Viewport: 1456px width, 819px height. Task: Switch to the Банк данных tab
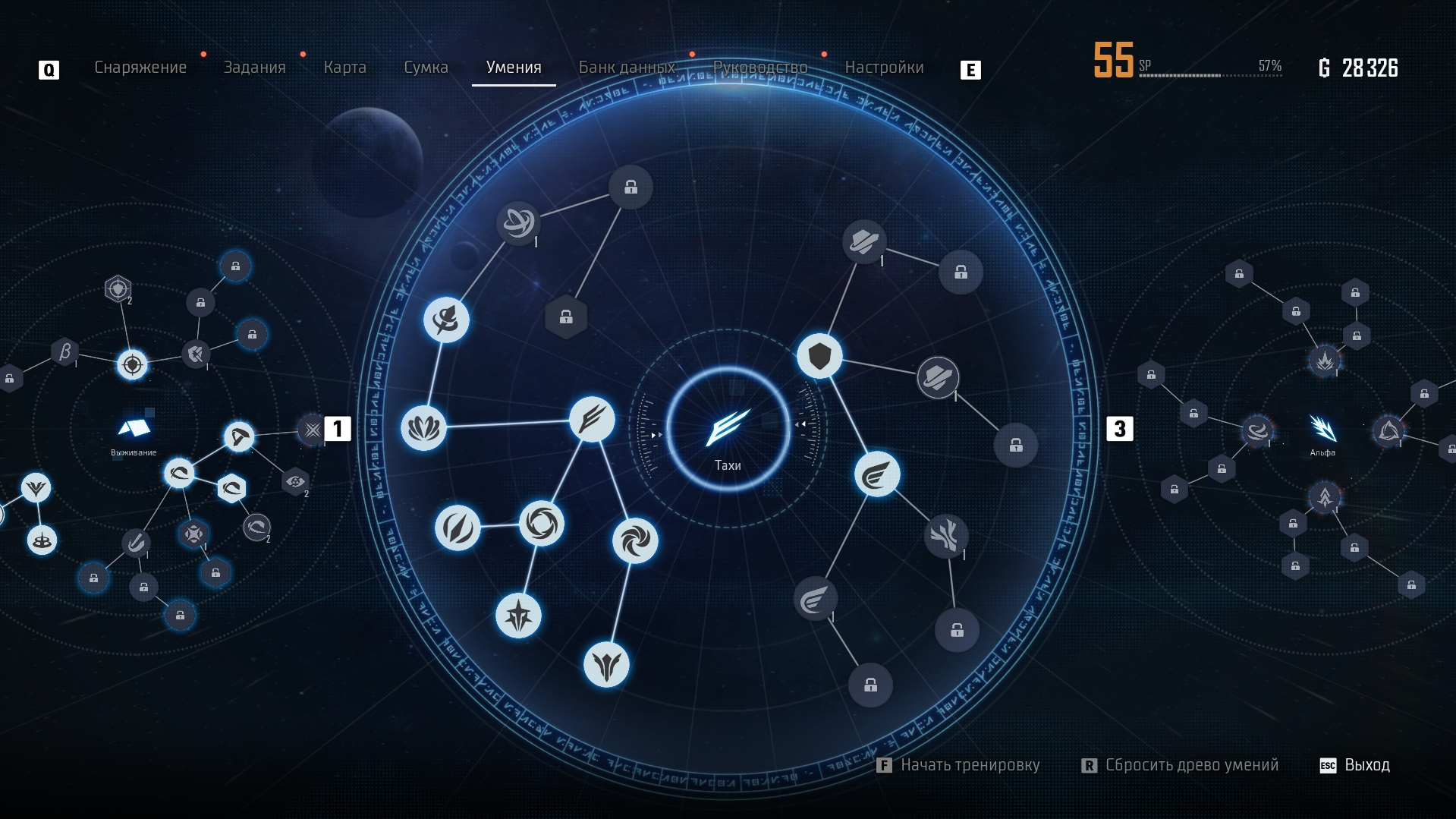(627, 68)
